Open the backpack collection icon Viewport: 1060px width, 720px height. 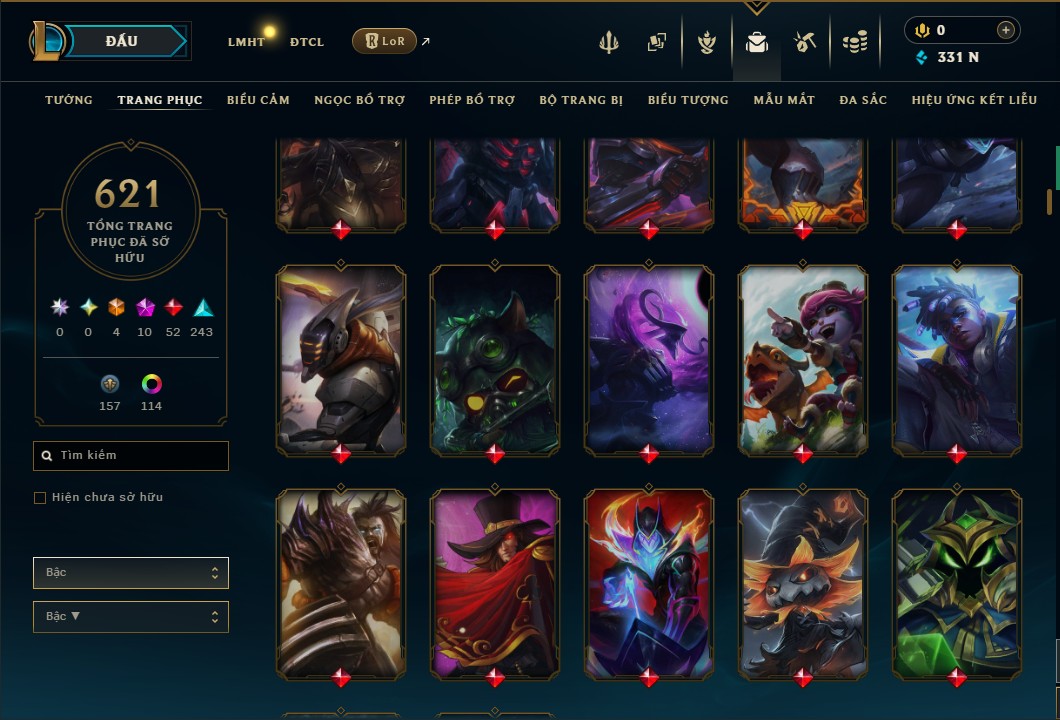pyautogui.click(x=757, y=42)
